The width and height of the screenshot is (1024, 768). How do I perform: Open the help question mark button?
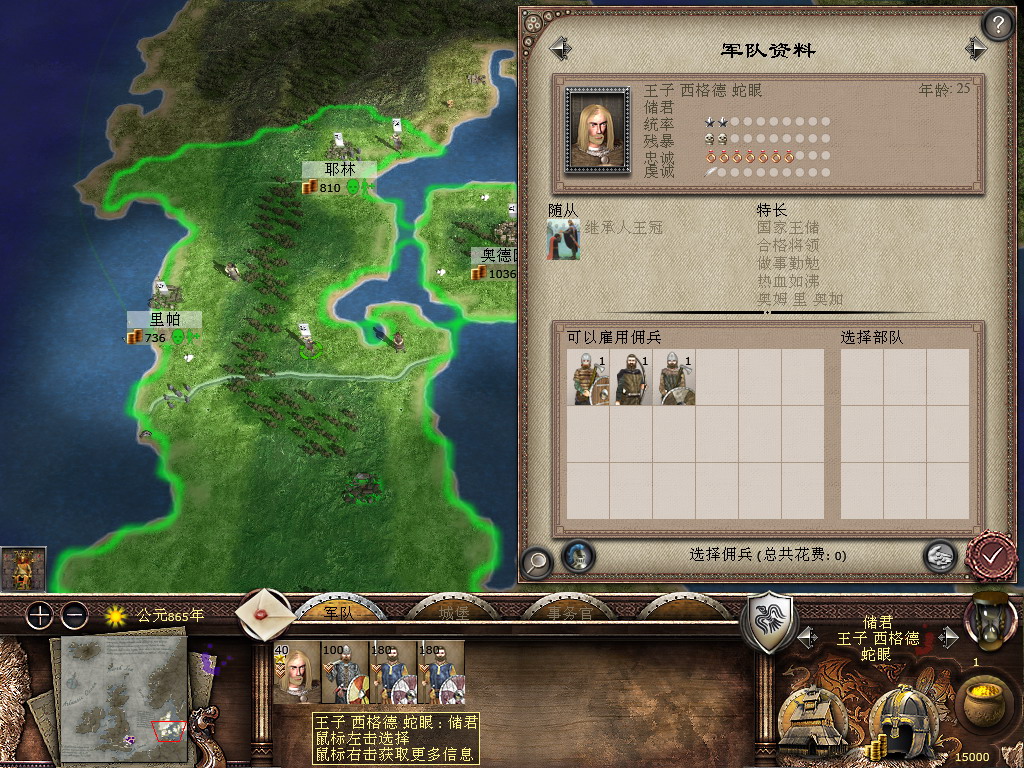coord(997,24)
